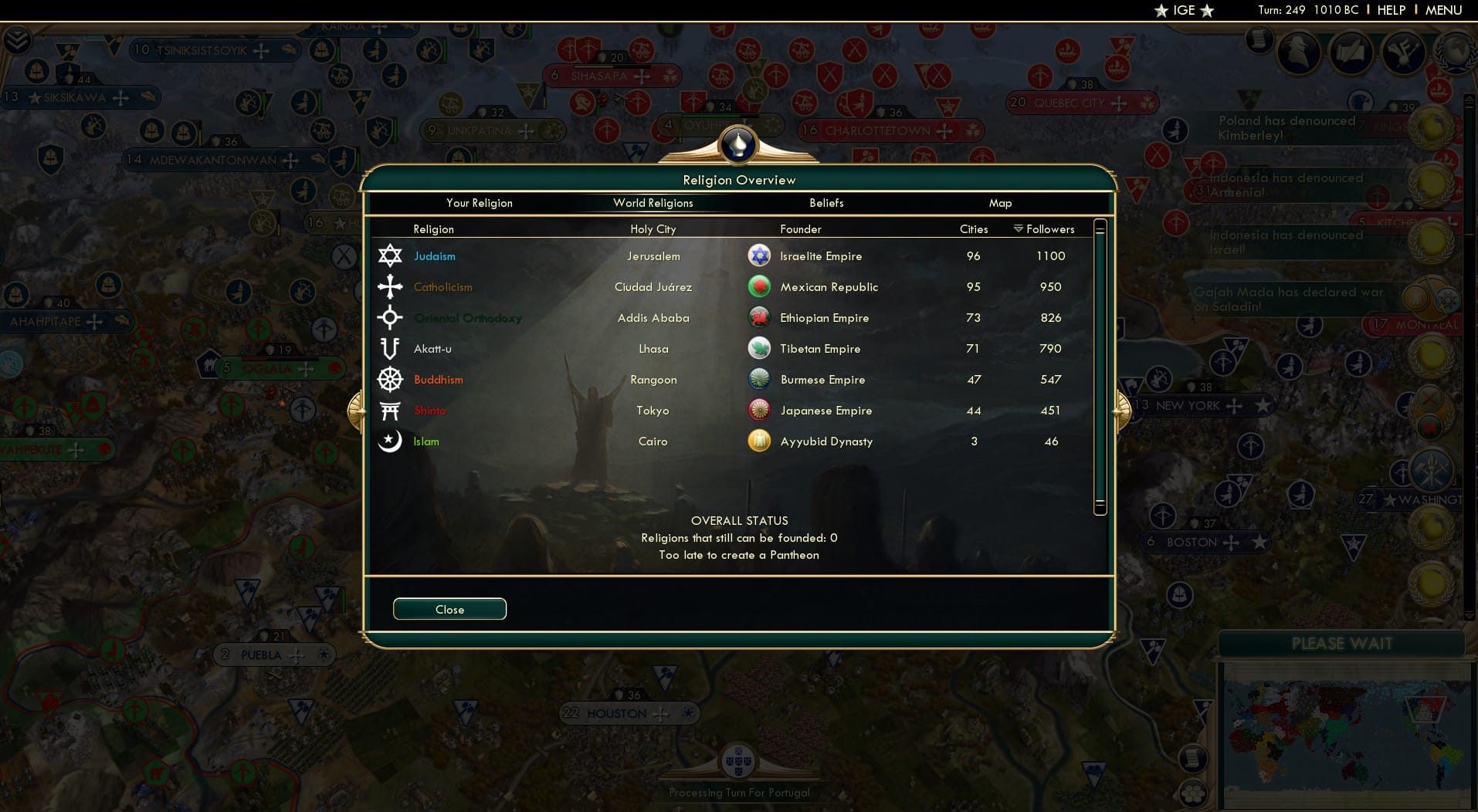
Task: Click the Israelite Empire founder emblem
Action: [x=760, y=255]
